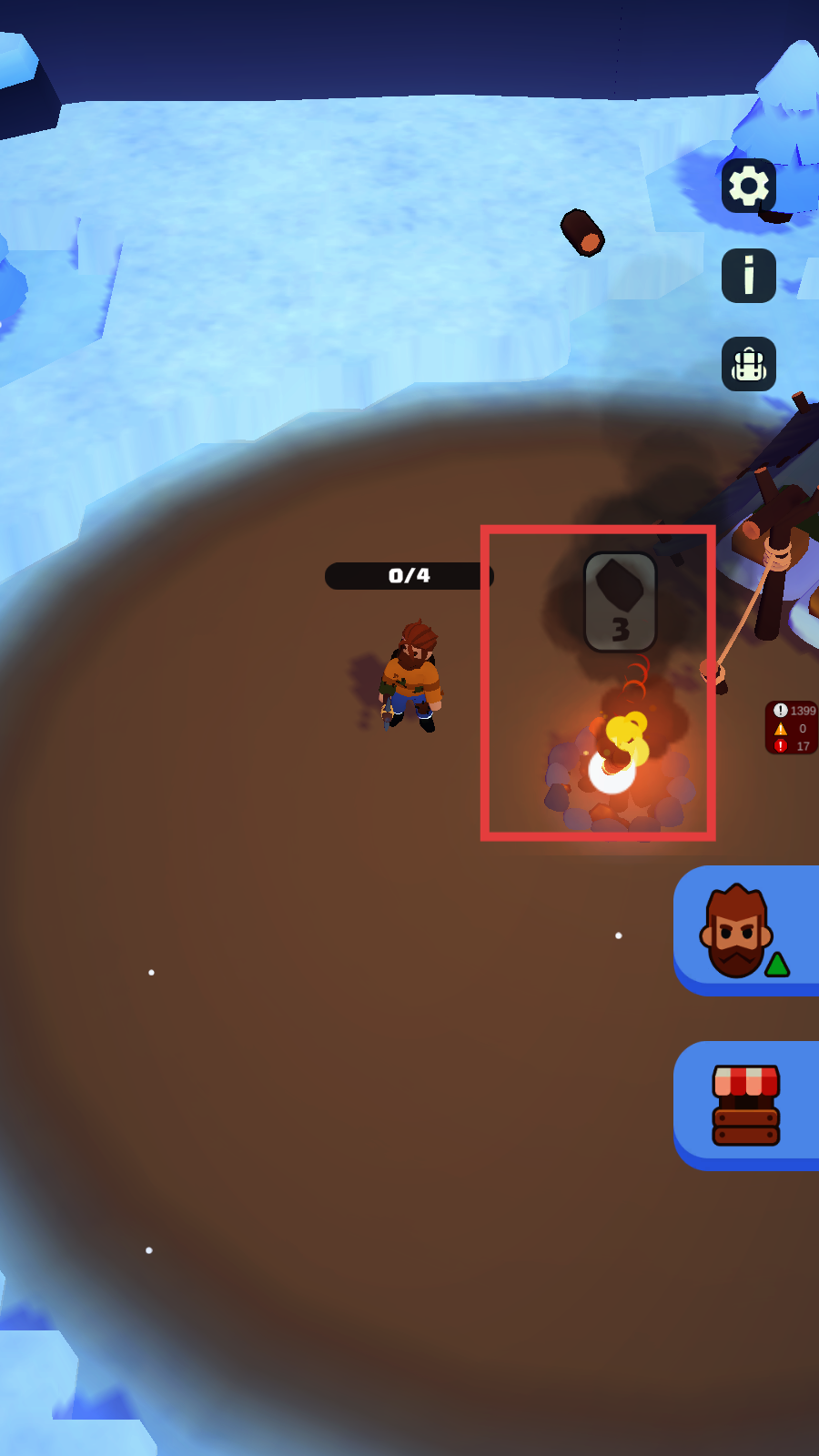Open the error log counter overlay
This screenshot has height=1456, width=819.
(x=792, y=728)
